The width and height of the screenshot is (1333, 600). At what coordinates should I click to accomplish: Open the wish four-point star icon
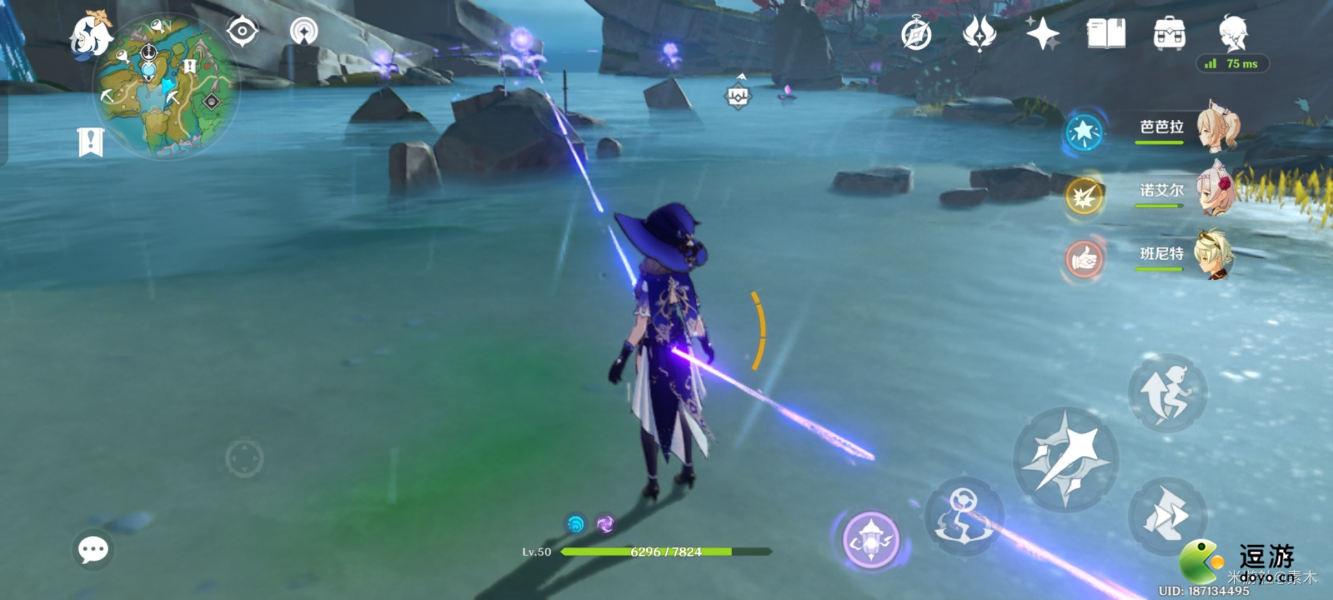pos(1042,33)
